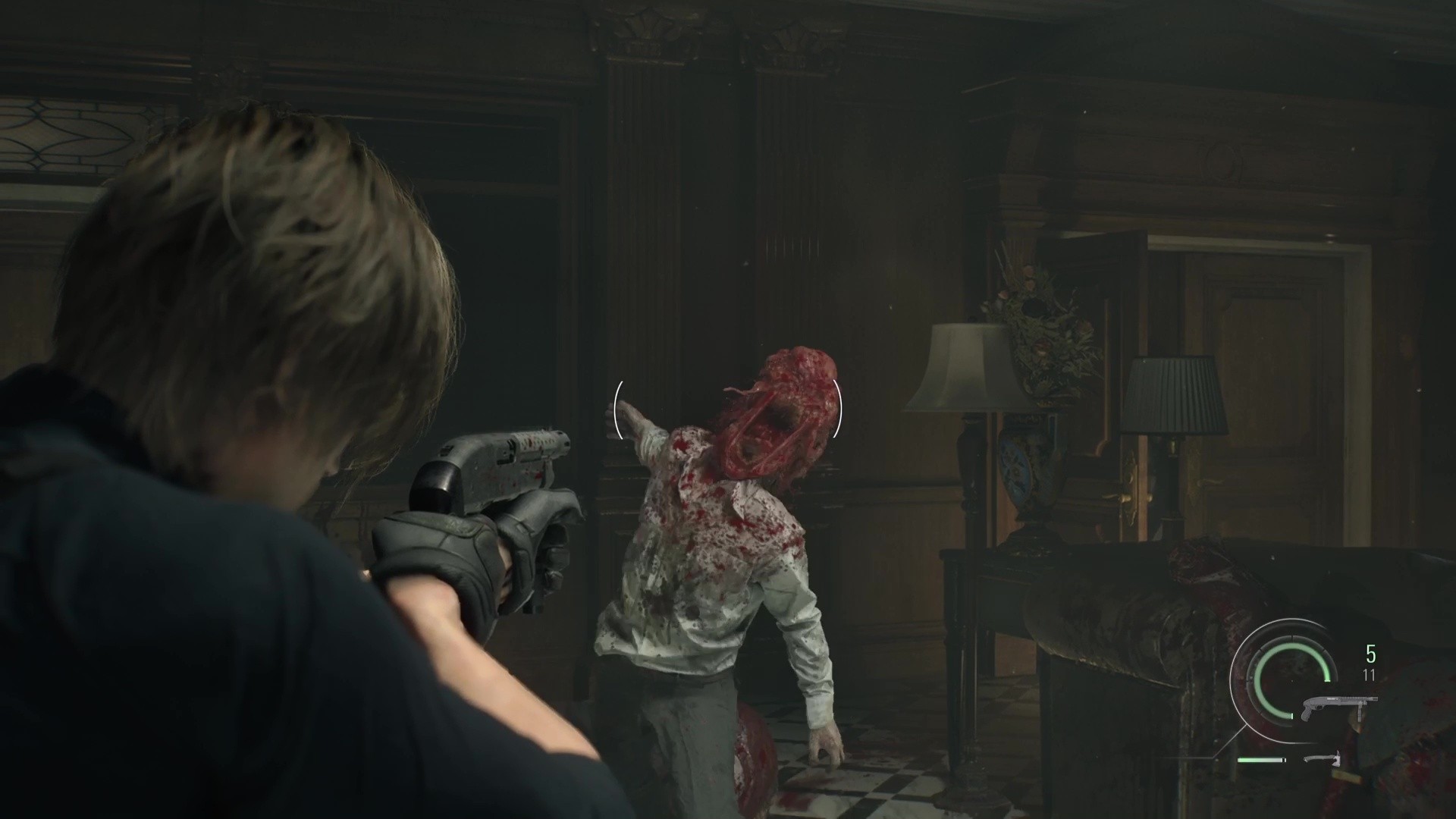Click the stained-glass window in the top left

click(68, 136)
